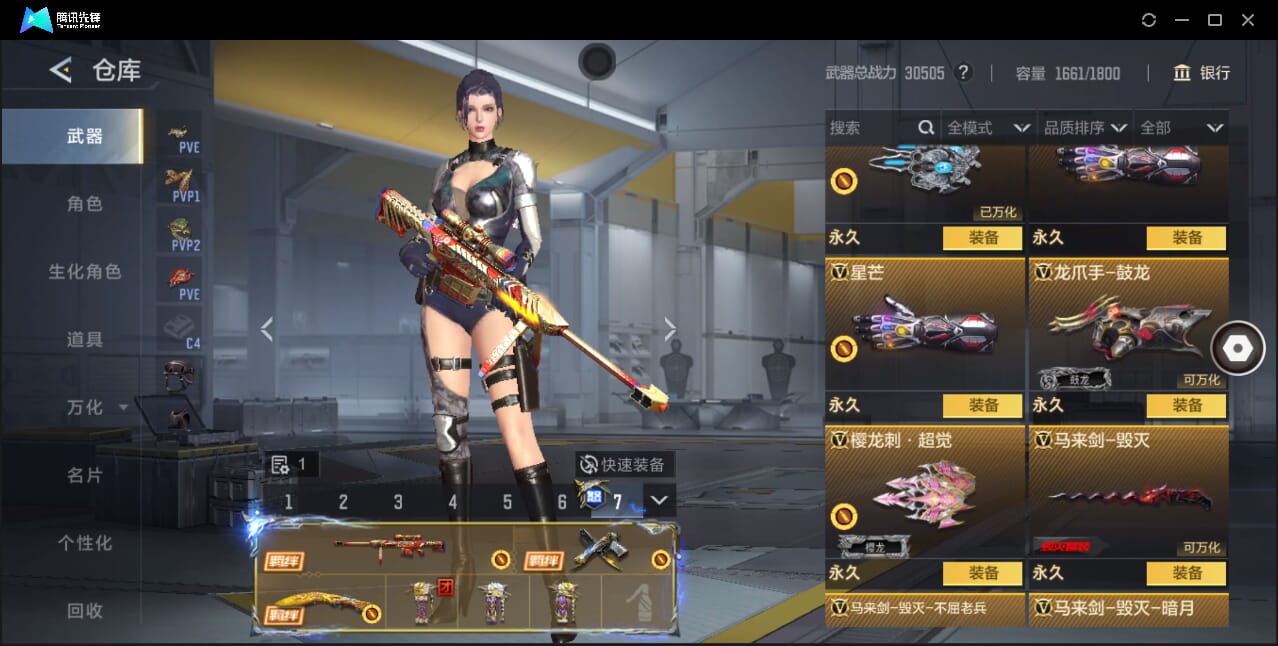The height and width of the screenshot is (646, 1278).
Task: Show weapon power help question mark
Action: pos(963,73)
